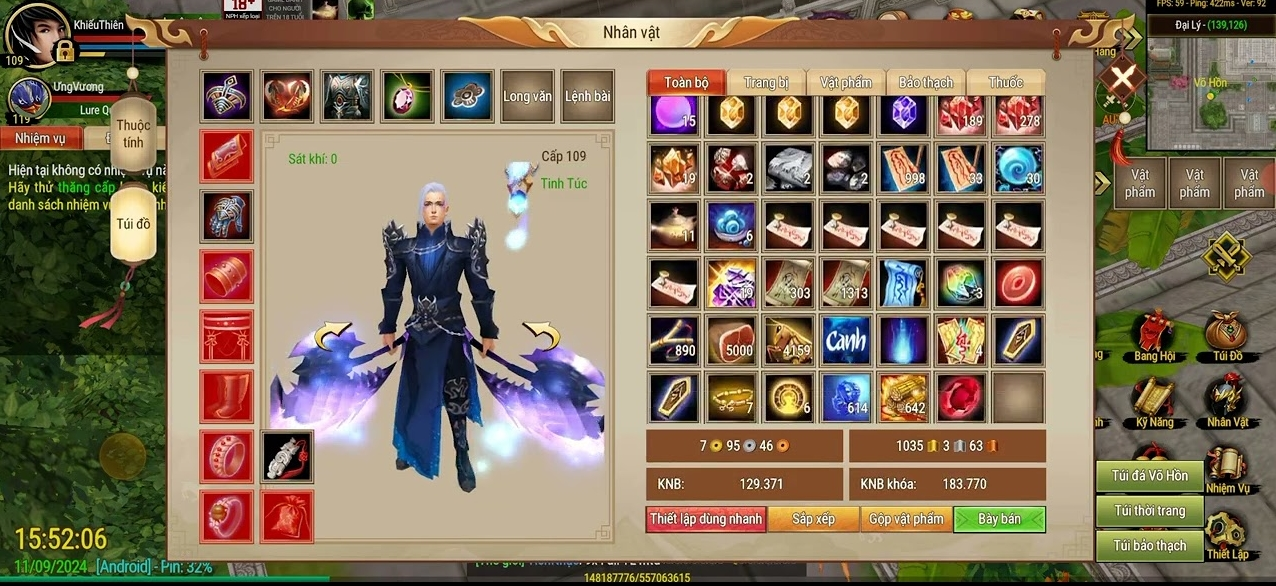1276x586 pixels.
Task: Sort inventory with Sắp xếp
Action: (813, 519)
